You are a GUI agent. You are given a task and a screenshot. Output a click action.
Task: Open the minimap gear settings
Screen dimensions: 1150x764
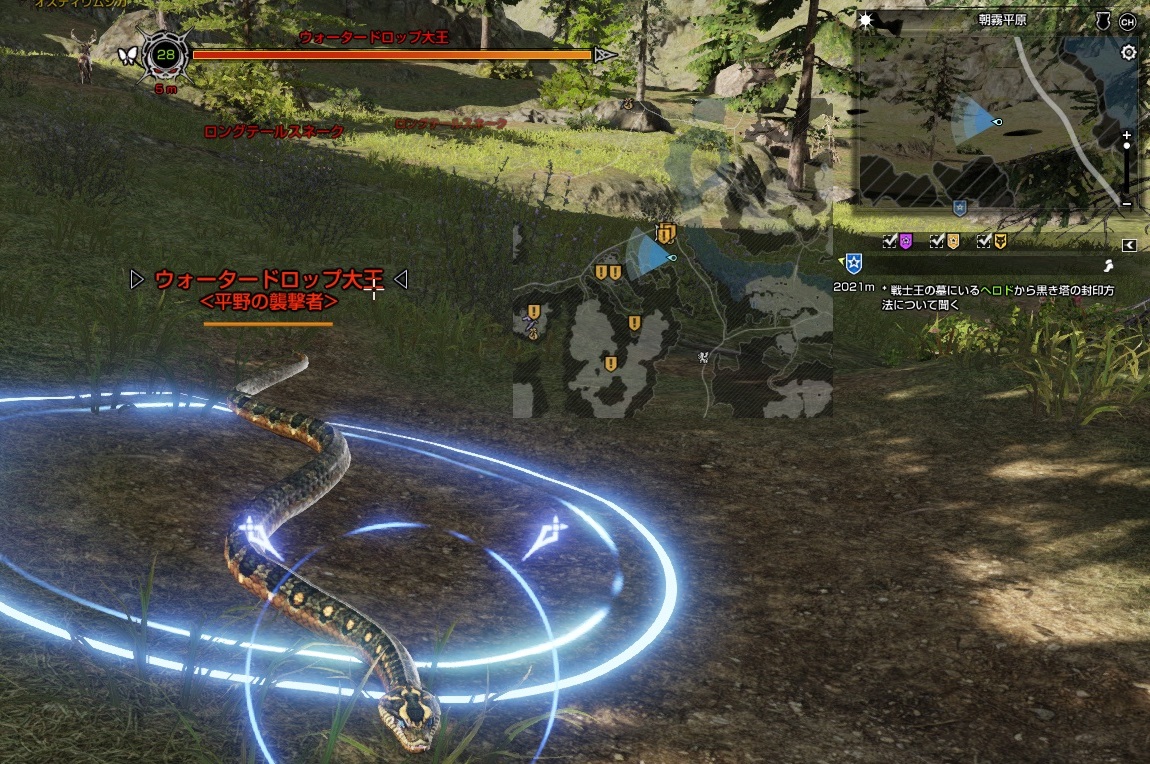coord(1129,53)
